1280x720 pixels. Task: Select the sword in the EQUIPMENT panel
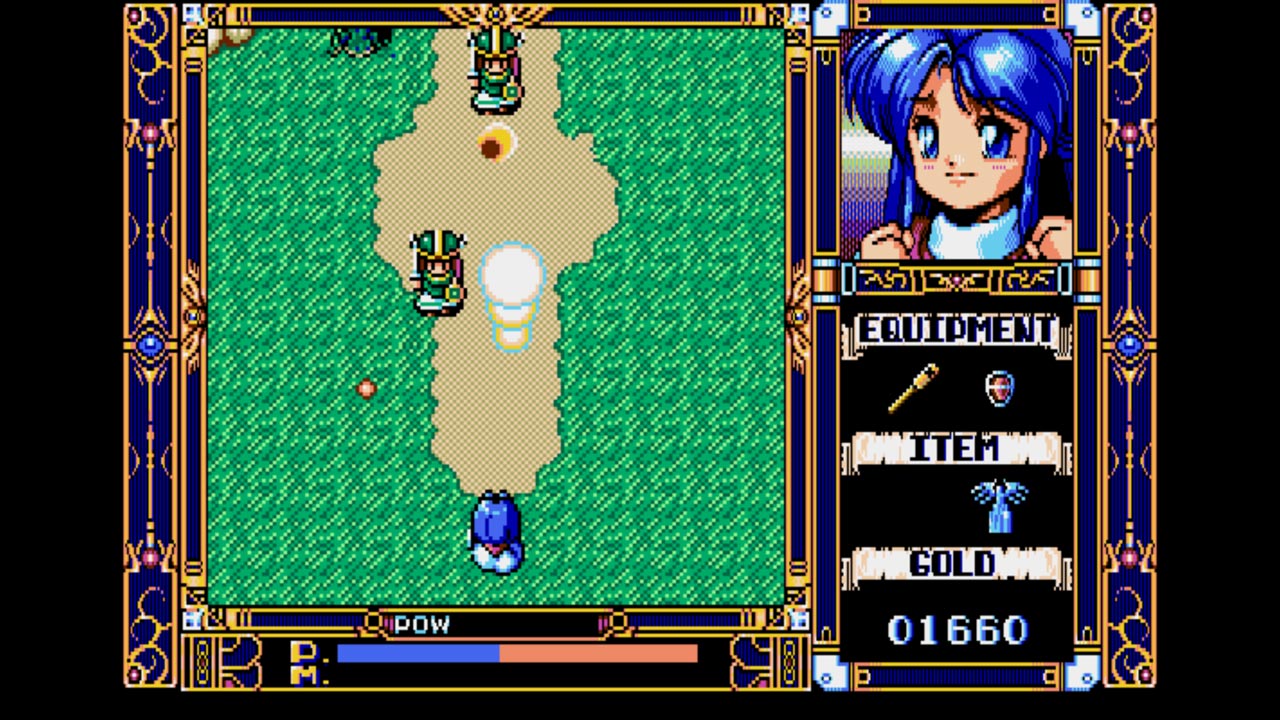pos(915,388)
